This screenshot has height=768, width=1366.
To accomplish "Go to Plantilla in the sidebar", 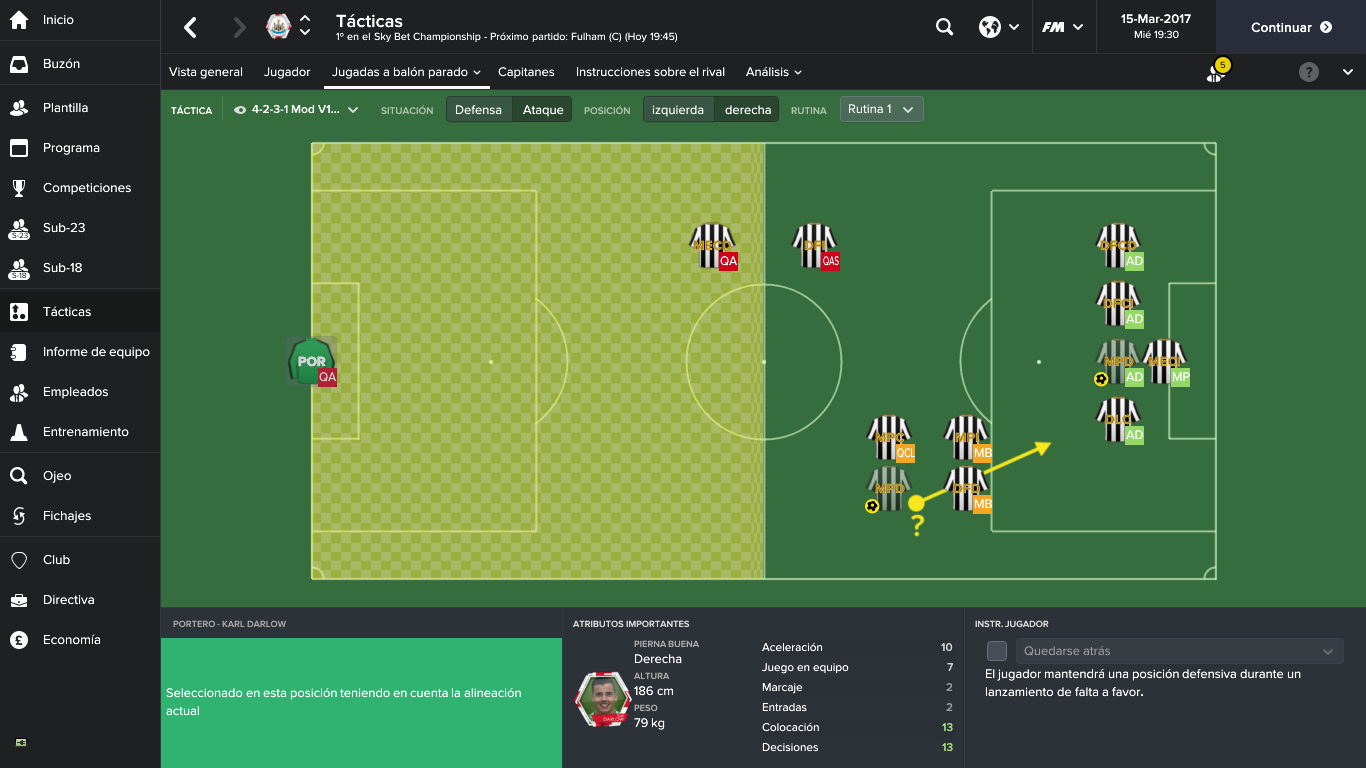I will click(x=65, y=108).
